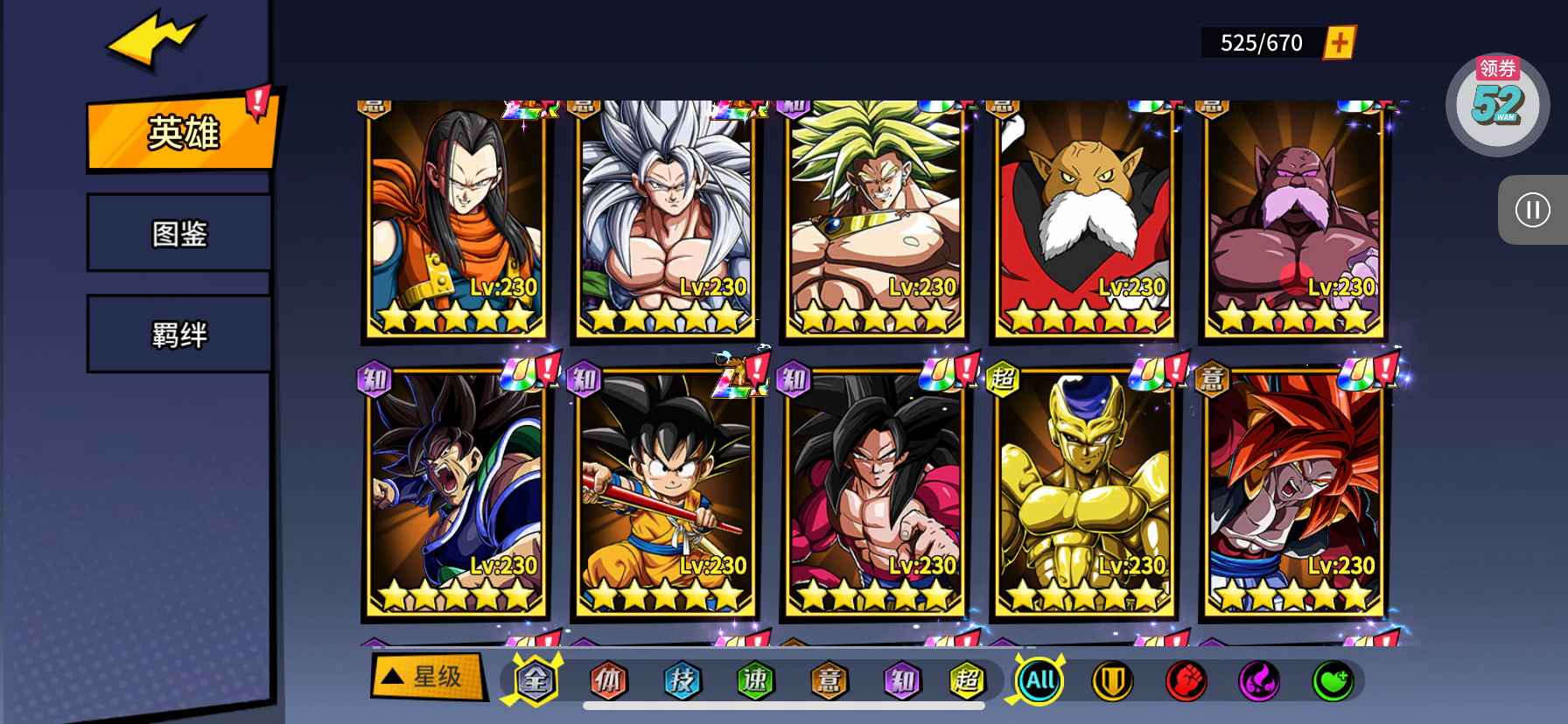Filter heroes by 体 type
Viewport: 1568px width, 724px height.
(x=608, y=680)
